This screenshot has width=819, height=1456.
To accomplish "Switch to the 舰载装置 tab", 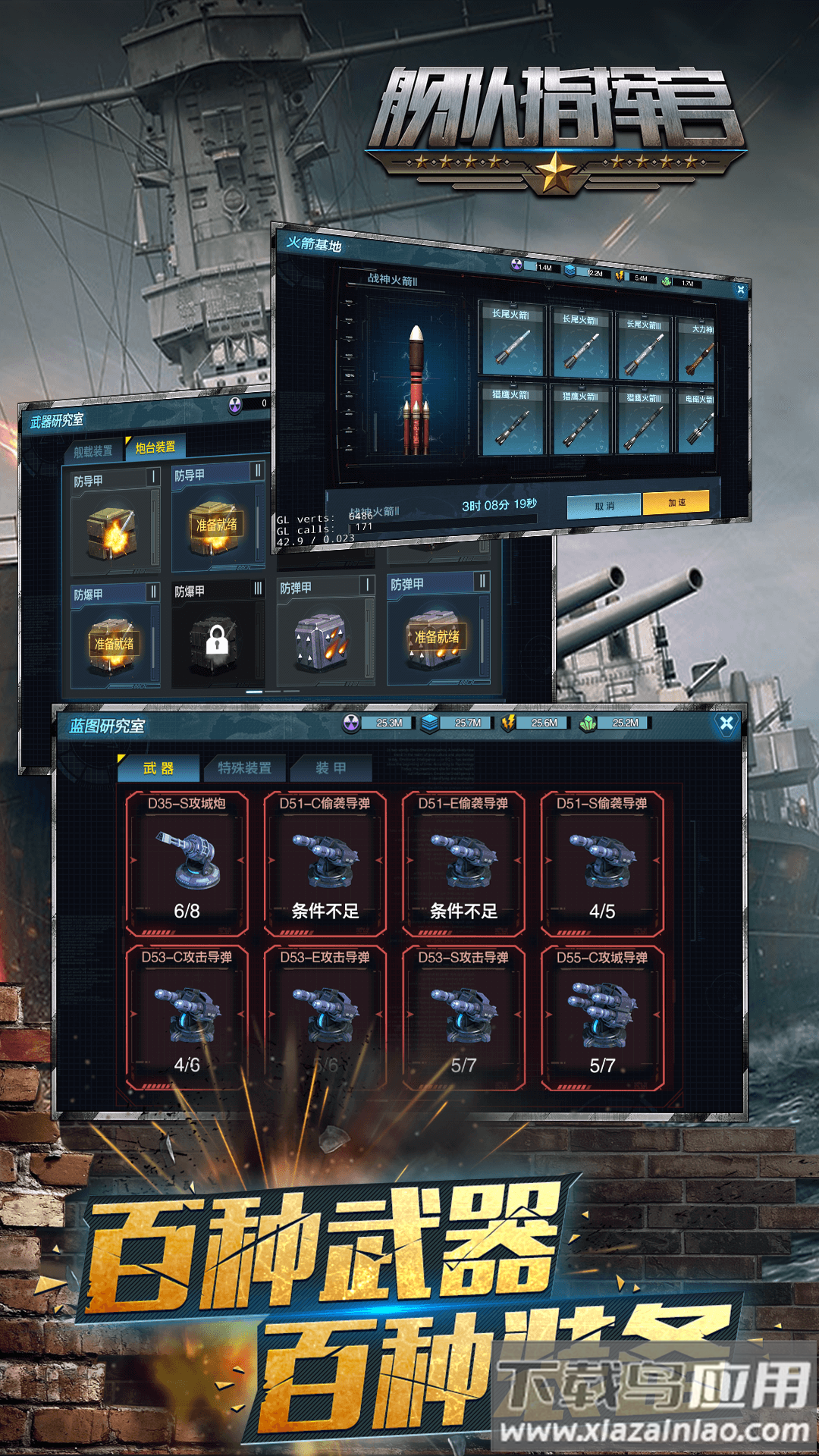I will tap(93, 451).
